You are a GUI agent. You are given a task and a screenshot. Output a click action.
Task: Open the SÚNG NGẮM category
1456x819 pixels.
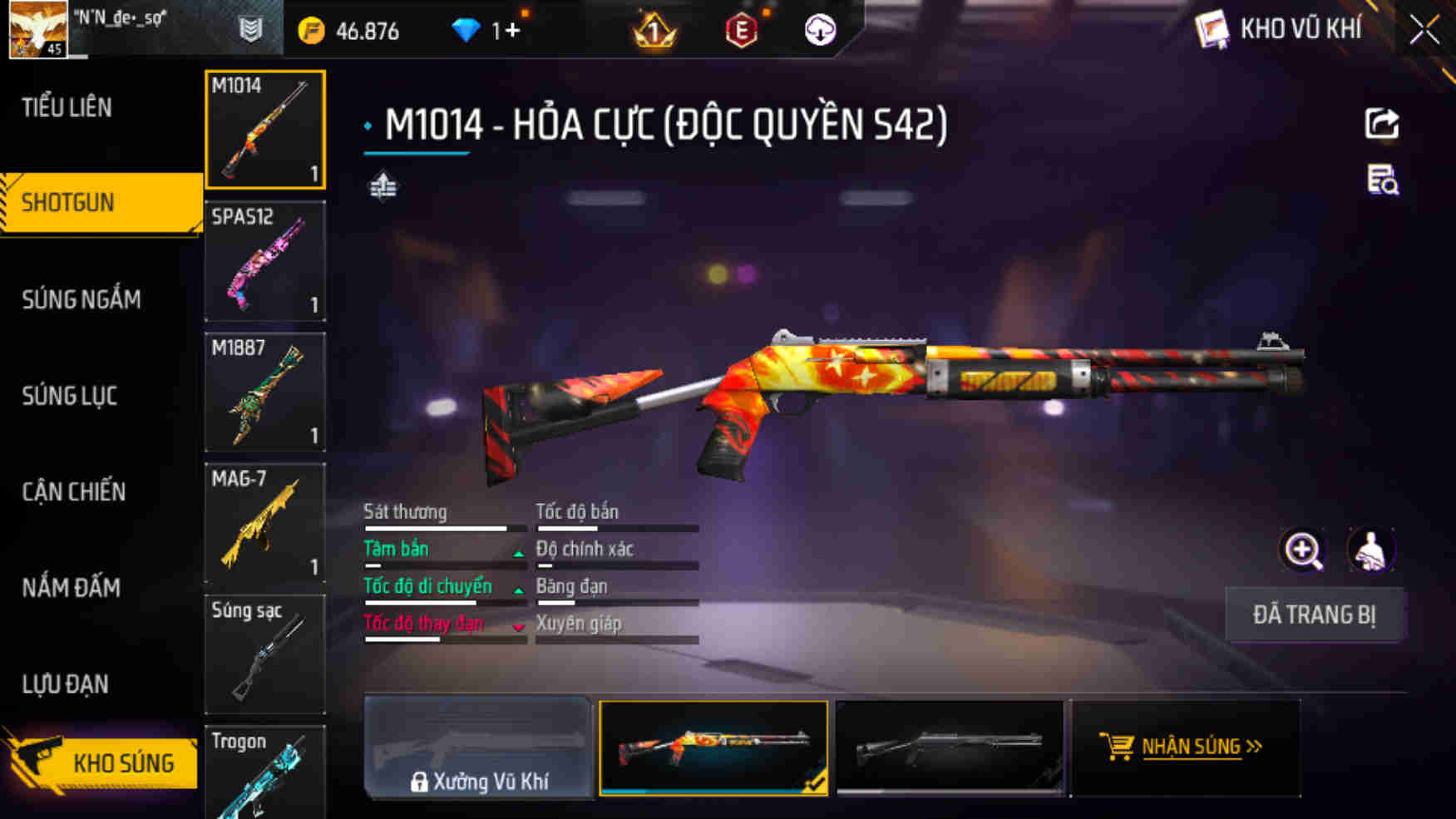point(81,299)
